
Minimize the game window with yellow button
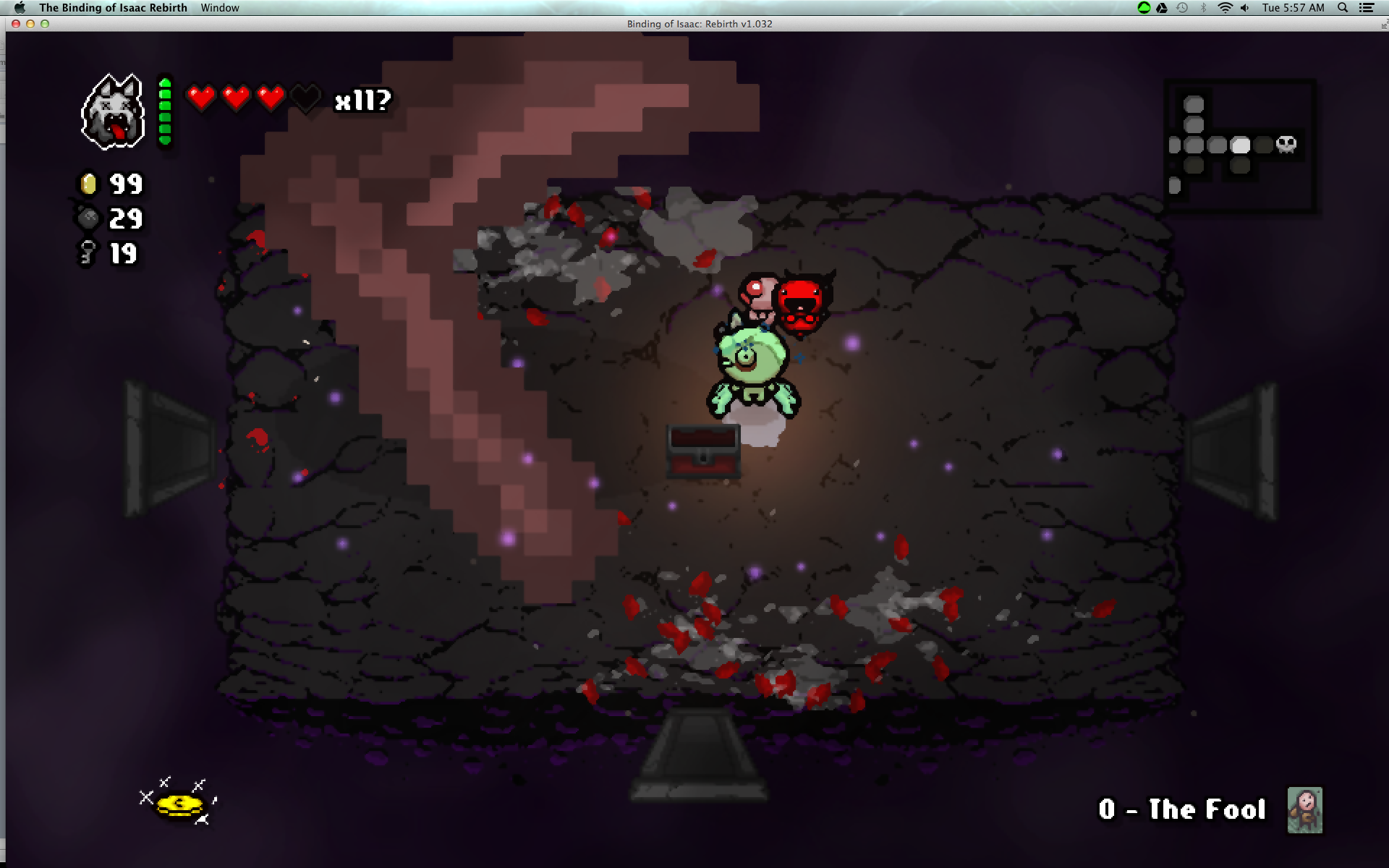pos(30,24)
